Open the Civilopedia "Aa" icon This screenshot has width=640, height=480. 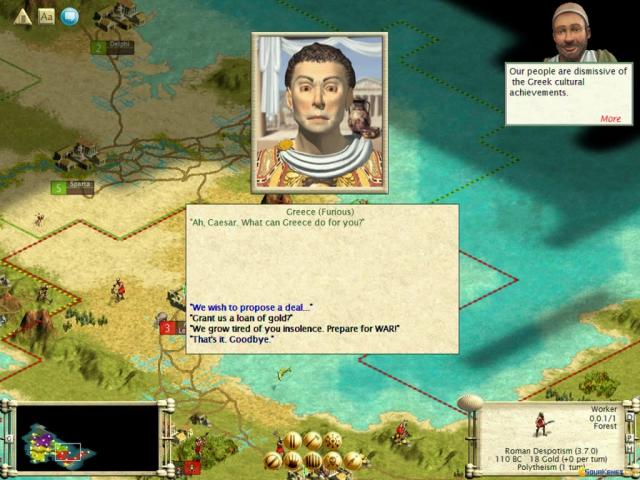click(46, 16)
